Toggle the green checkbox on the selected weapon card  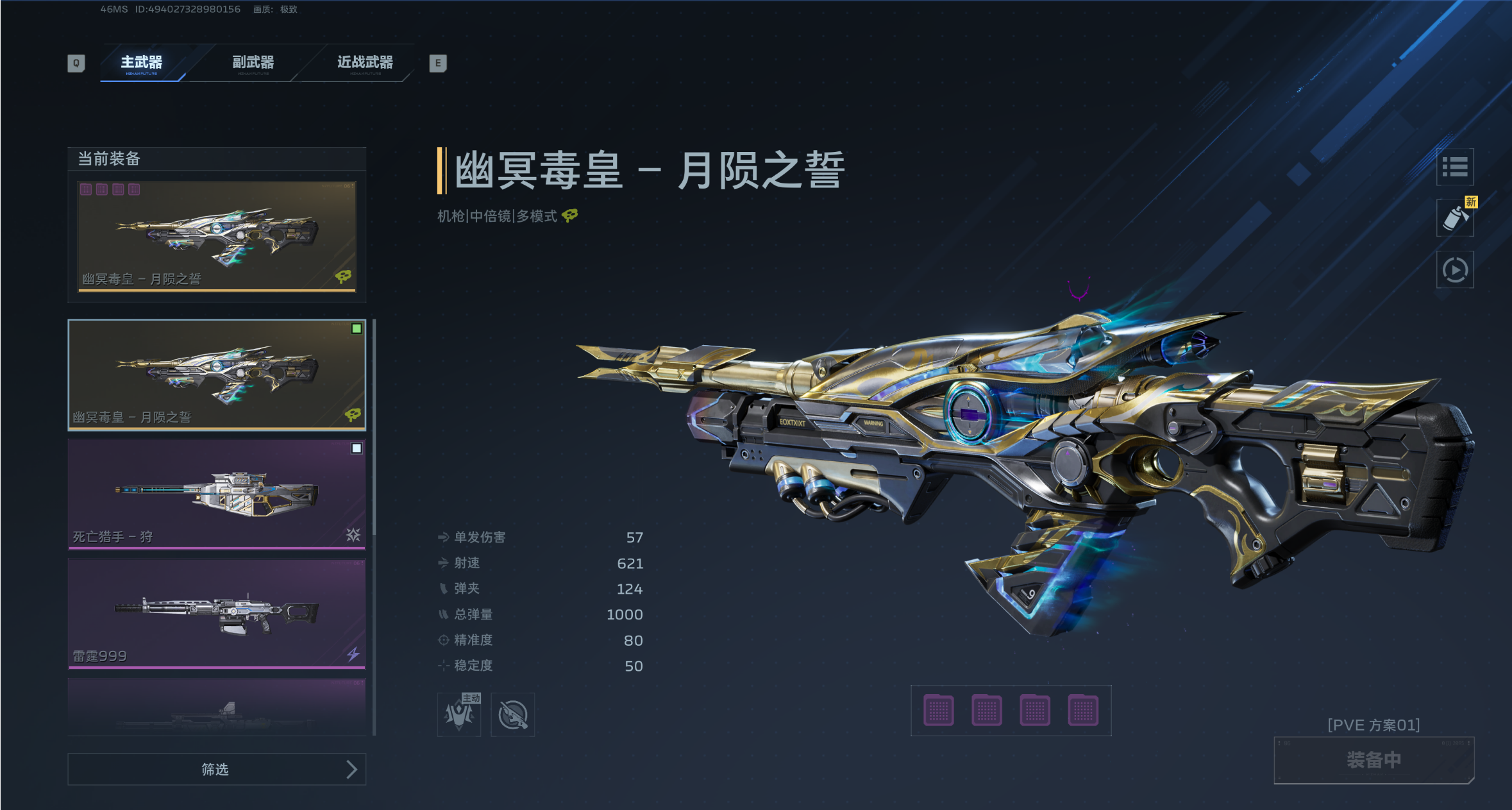(357, 329)
